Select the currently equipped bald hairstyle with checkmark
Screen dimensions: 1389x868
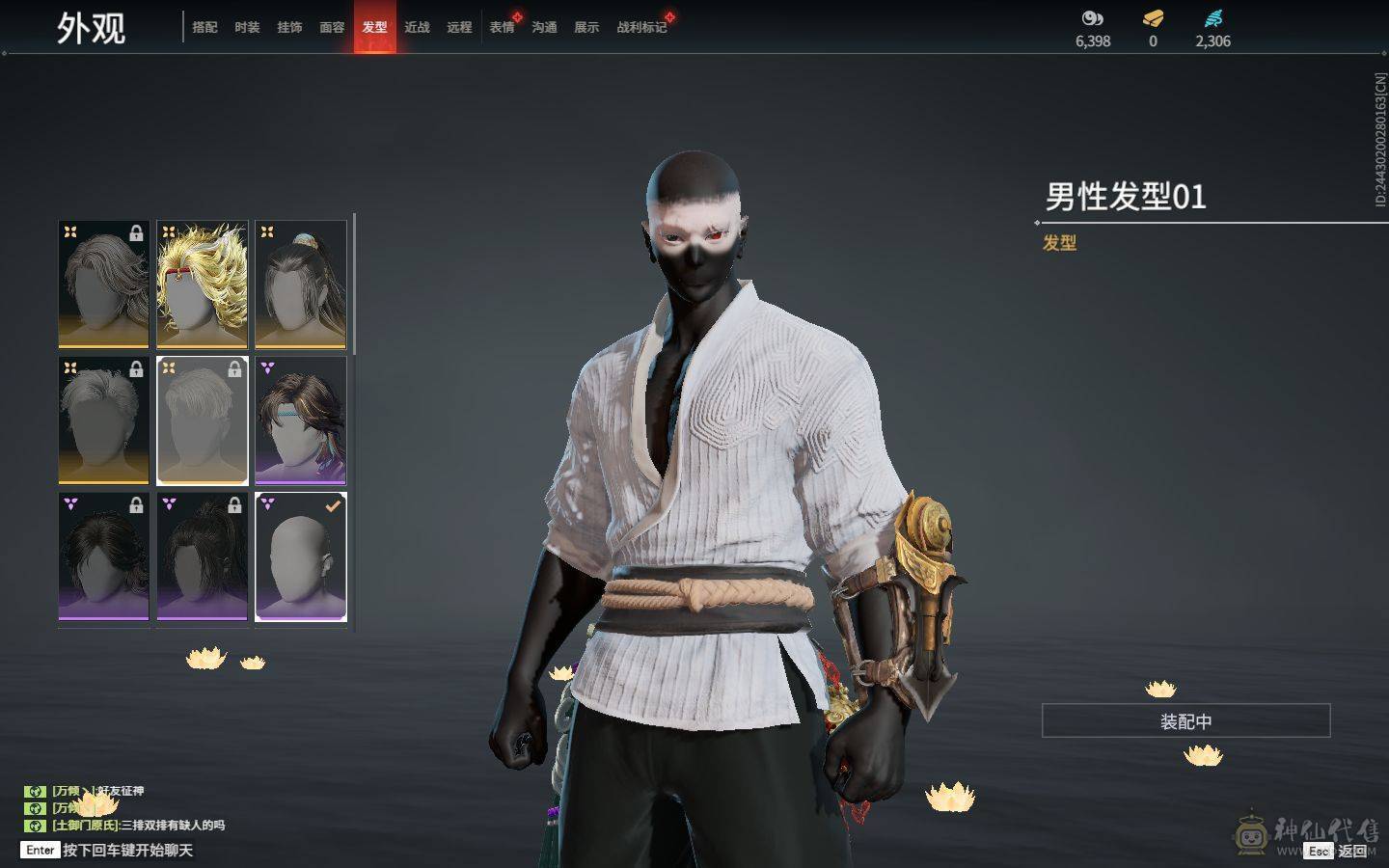(300, 557)
